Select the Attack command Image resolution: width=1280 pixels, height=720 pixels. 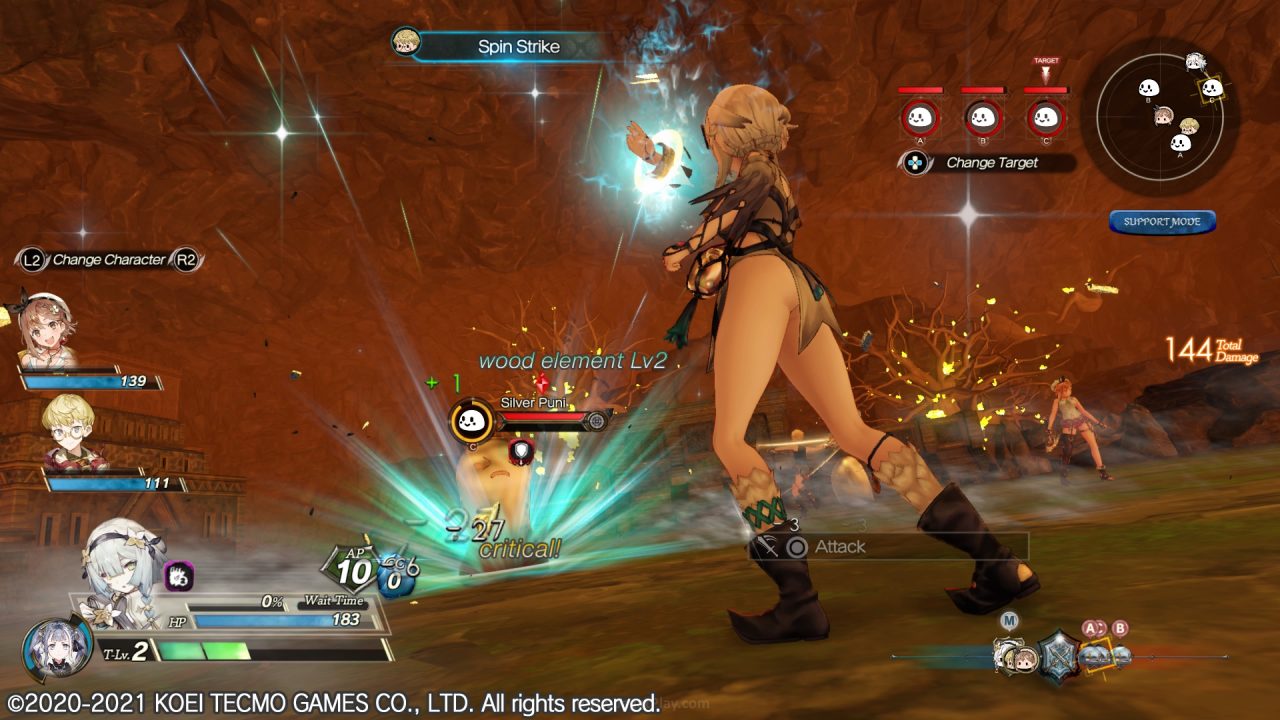pos(838,546)
